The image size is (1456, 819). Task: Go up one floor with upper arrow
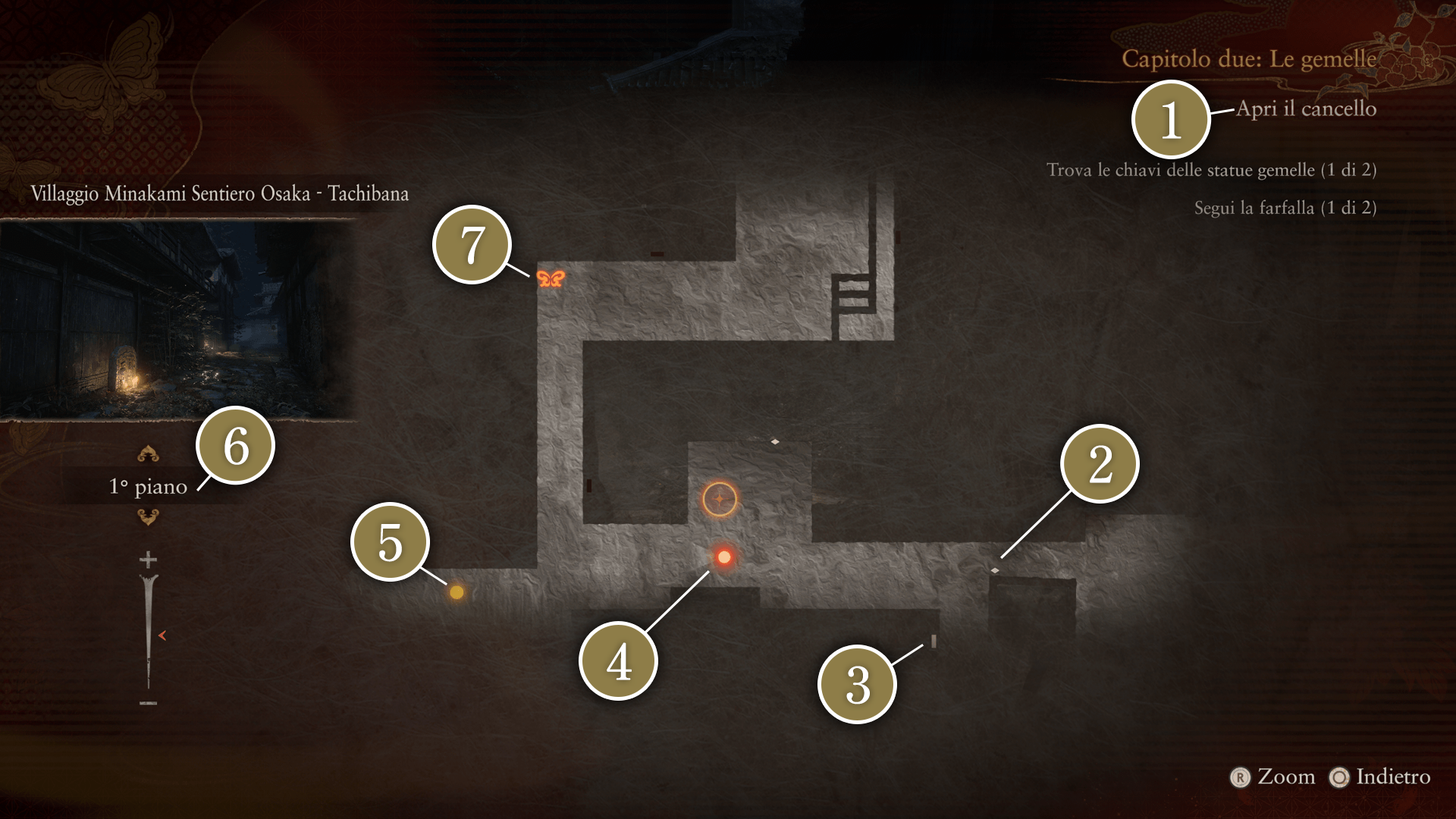(x=148, y=454)
